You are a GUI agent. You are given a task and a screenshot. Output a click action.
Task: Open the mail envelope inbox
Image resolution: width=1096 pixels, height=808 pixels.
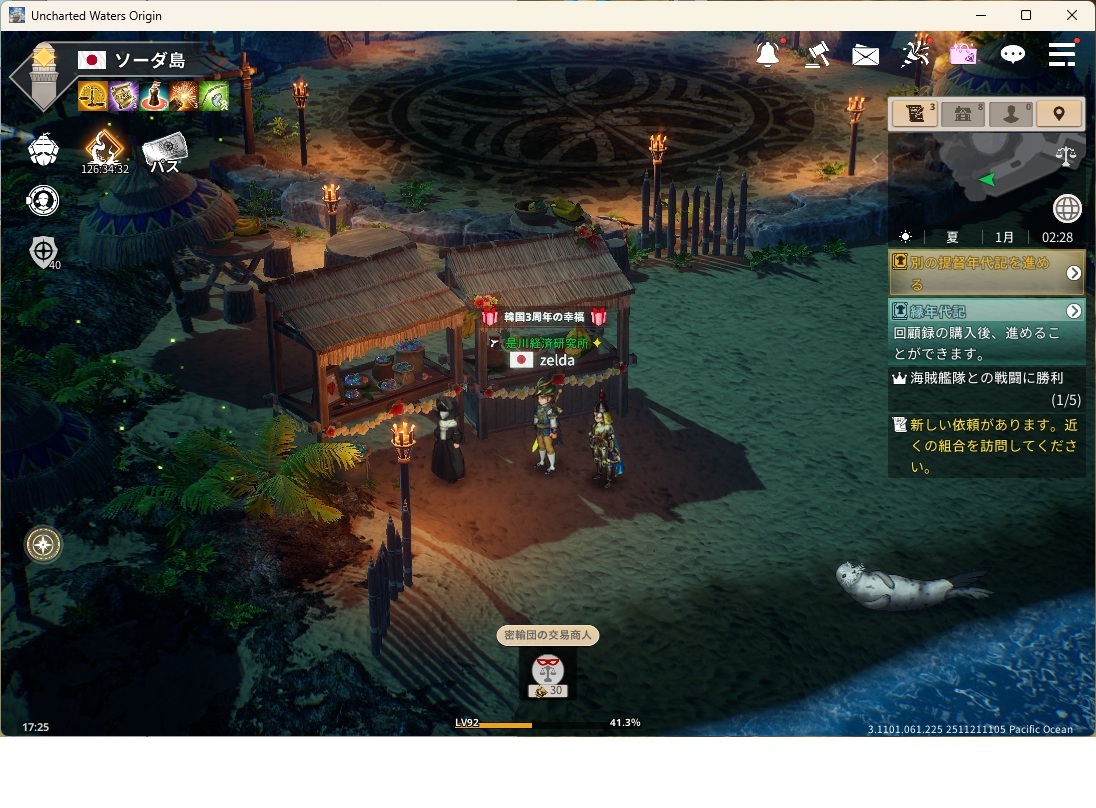[x=865, y=55]
